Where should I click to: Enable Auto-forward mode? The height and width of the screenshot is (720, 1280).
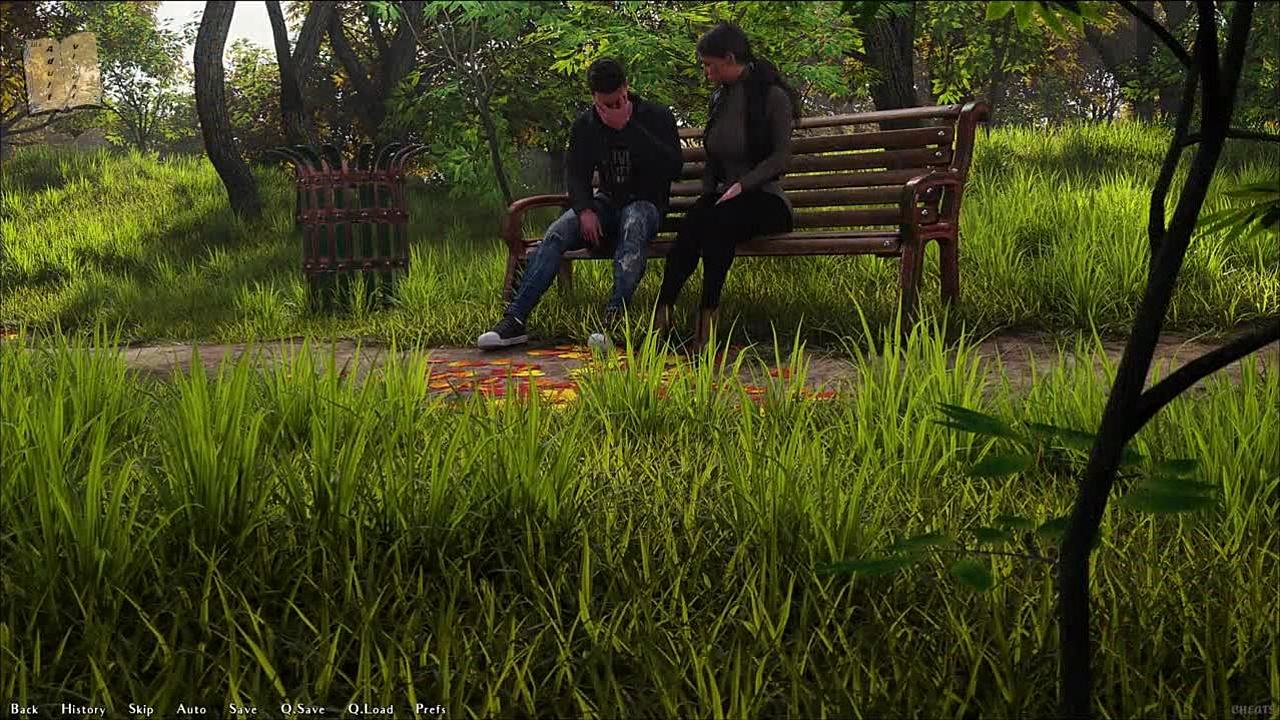click(191, 709)
